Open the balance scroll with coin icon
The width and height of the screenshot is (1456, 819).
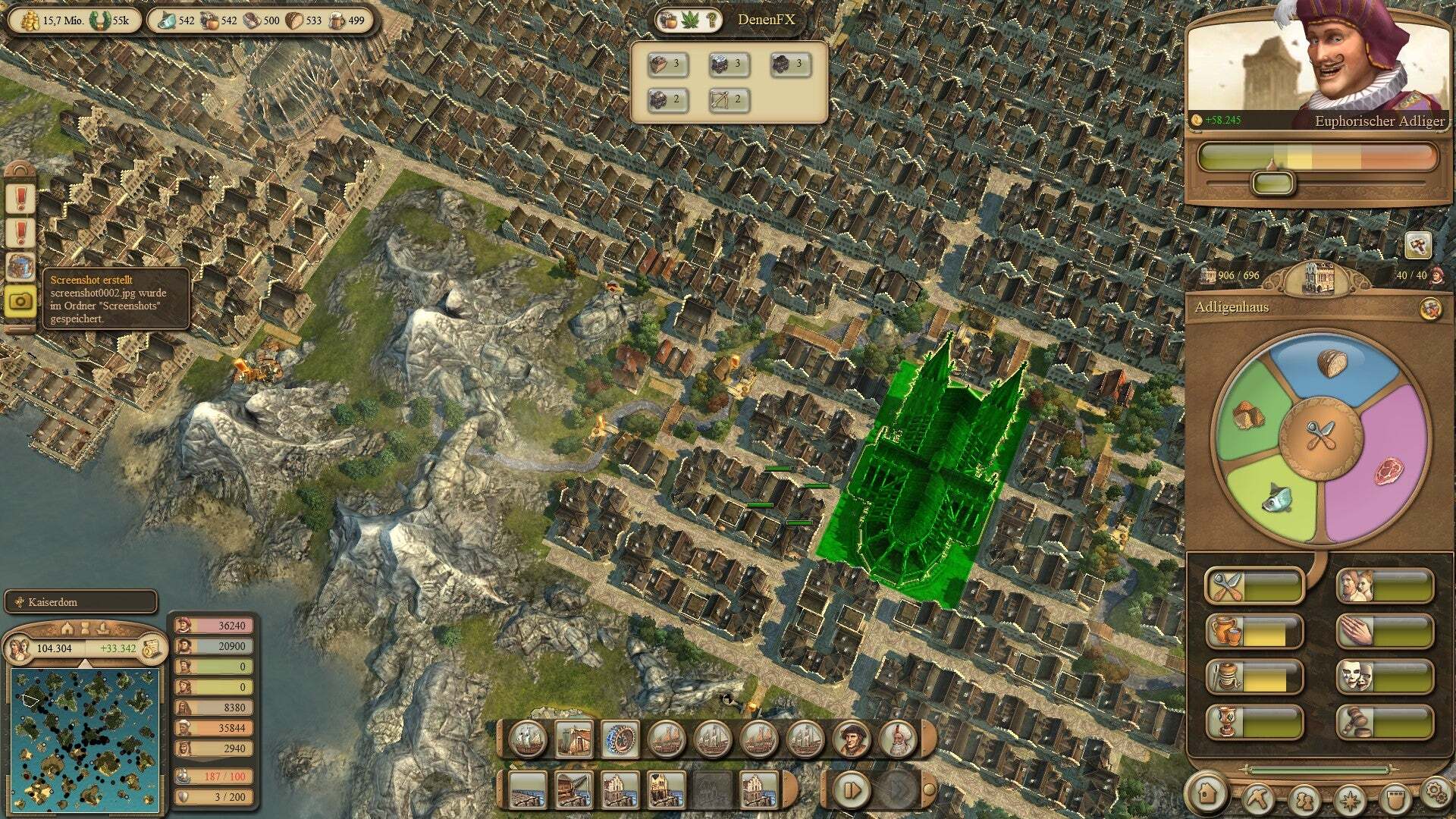click(152, 648)
